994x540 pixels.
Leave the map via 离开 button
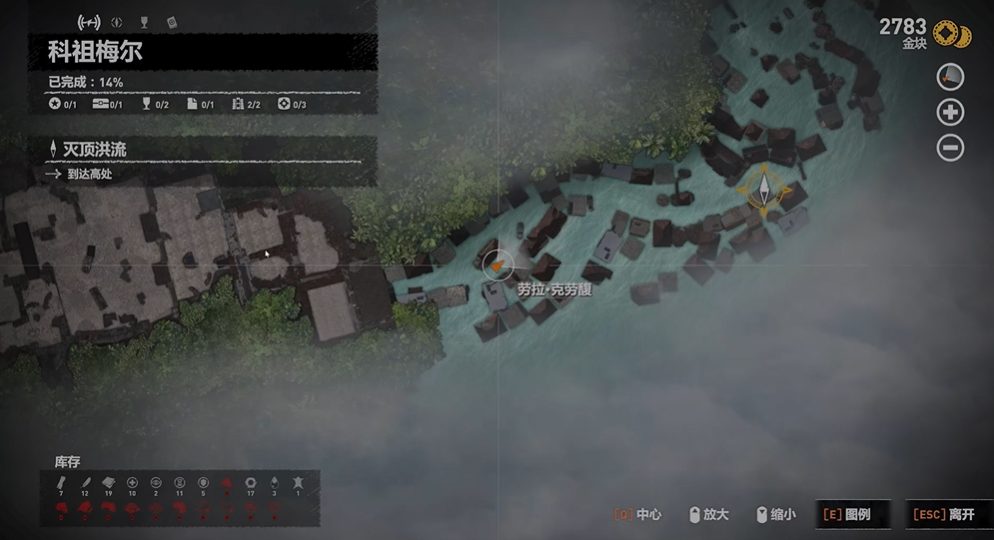(947, 514)
